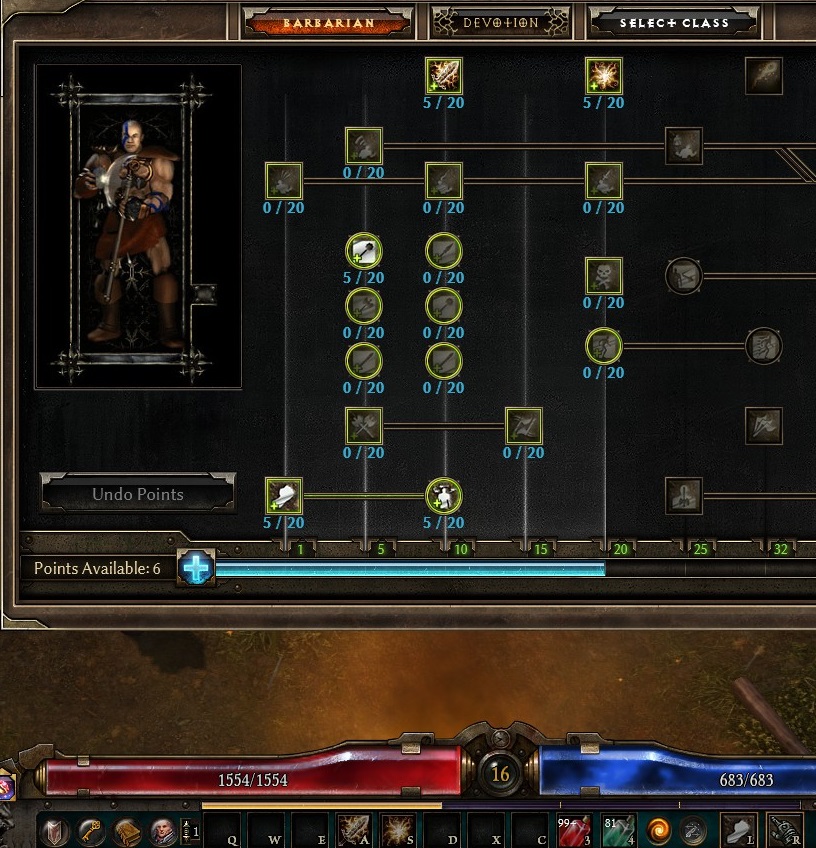Use the green energy potion slot
This screenshot has height=848, width=816.
click(x=616, y=830)
